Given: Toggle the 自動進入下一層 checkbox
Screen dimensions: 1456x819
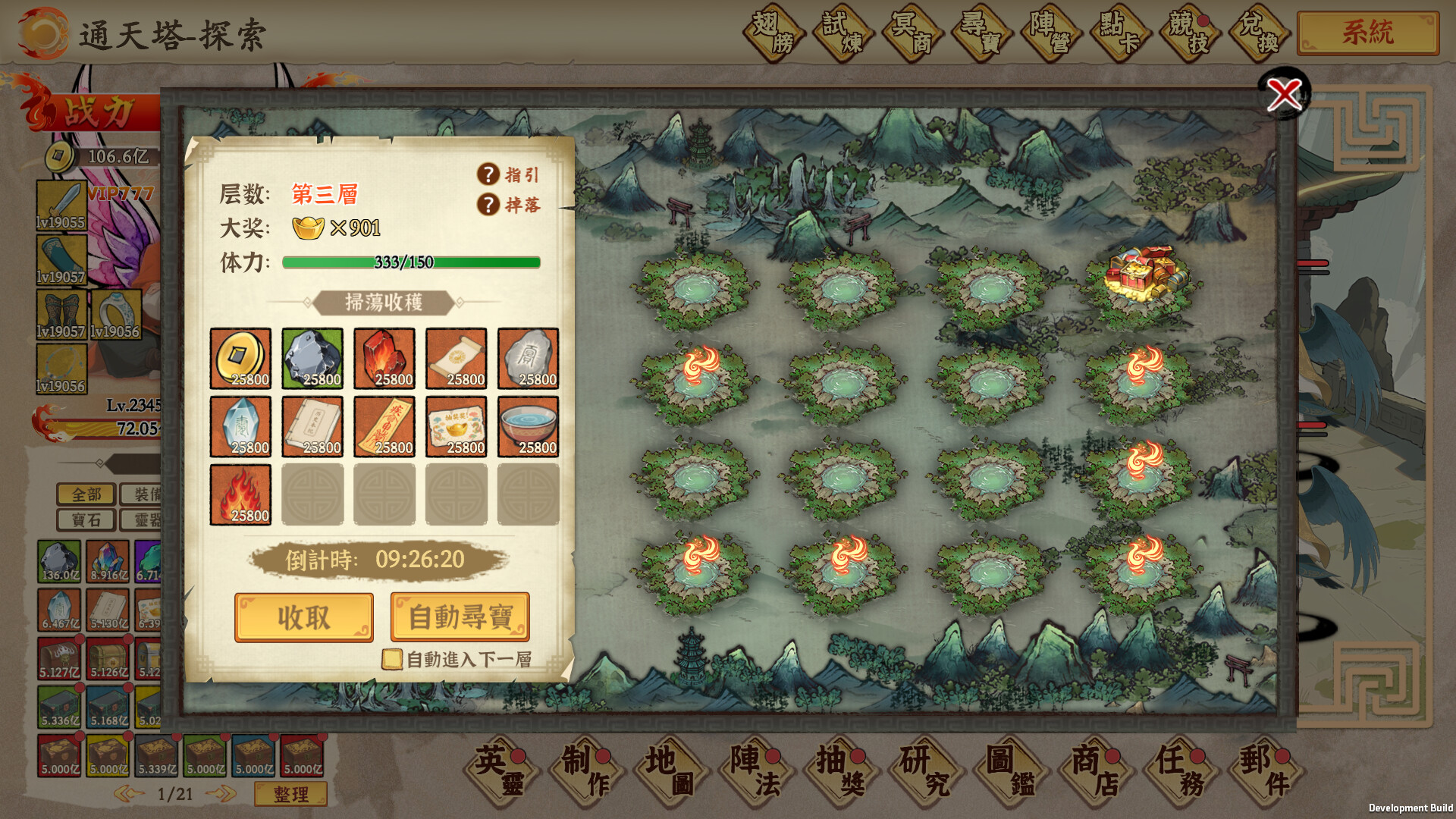Looking at the screenshot, I should 392,659.
